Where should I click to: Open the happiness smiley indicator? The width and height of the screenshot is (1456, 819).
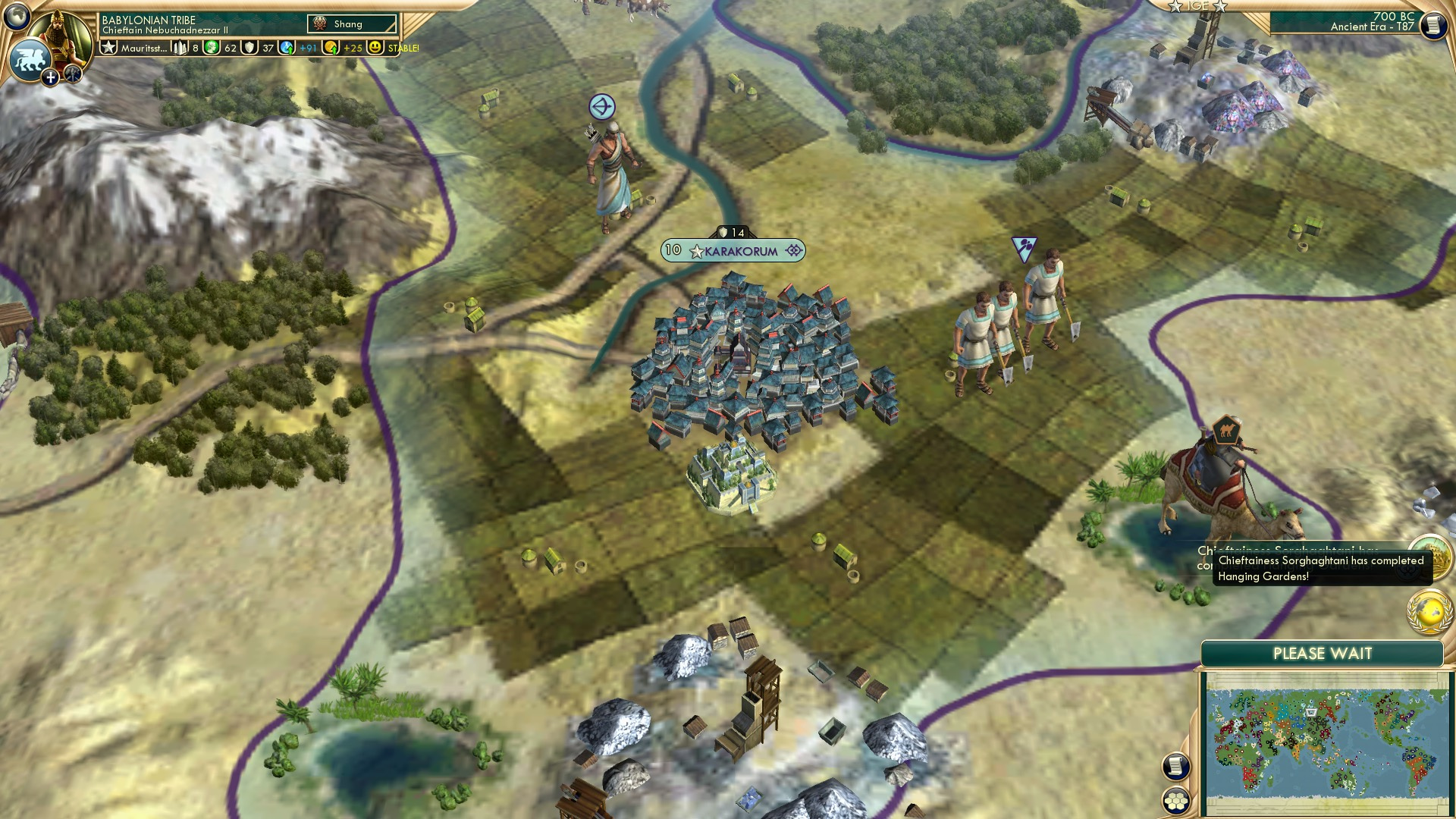(374, 48)
